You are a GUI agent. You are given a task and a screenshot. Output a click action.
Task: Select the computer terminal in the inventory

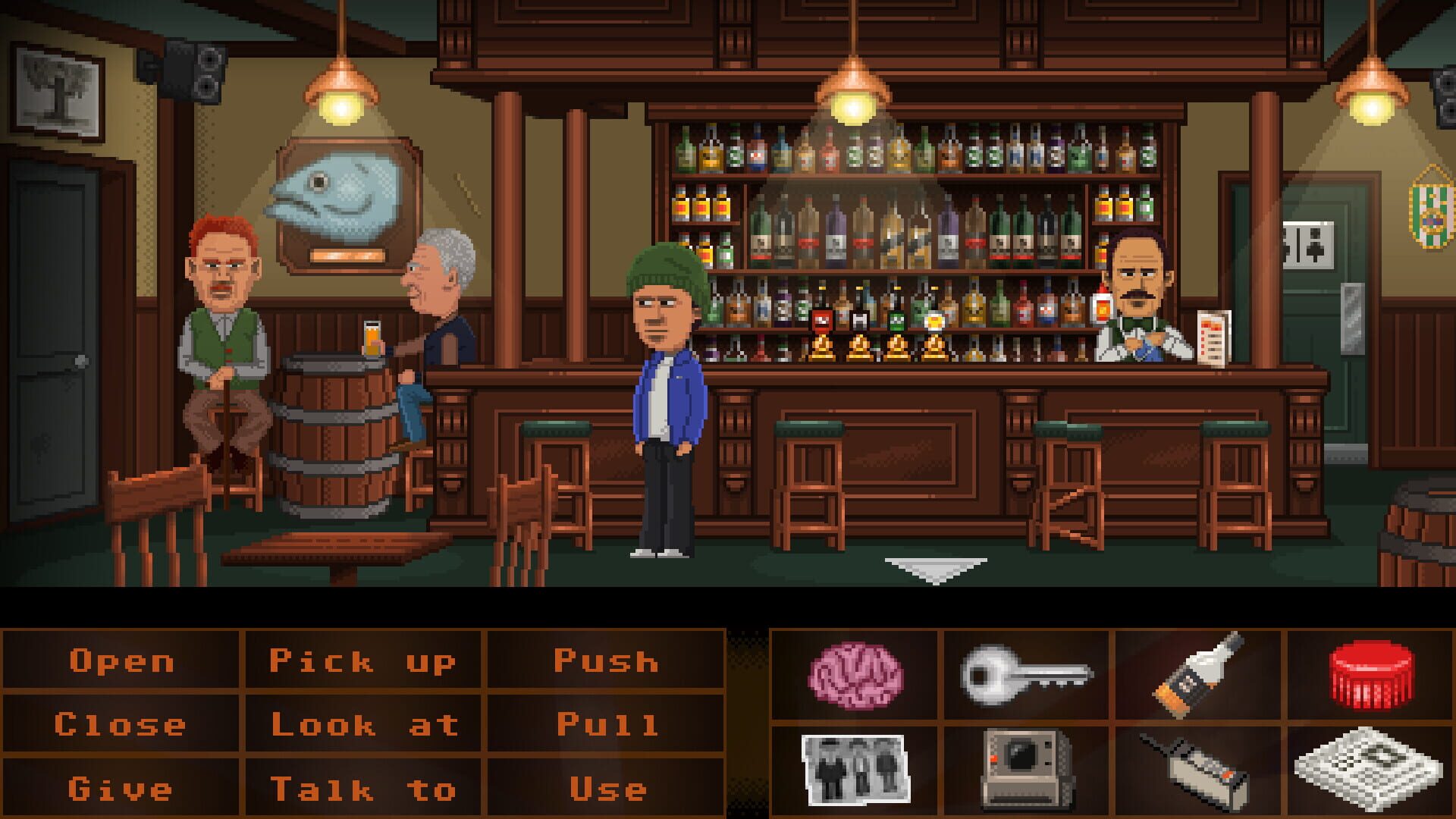[1024, 766]
